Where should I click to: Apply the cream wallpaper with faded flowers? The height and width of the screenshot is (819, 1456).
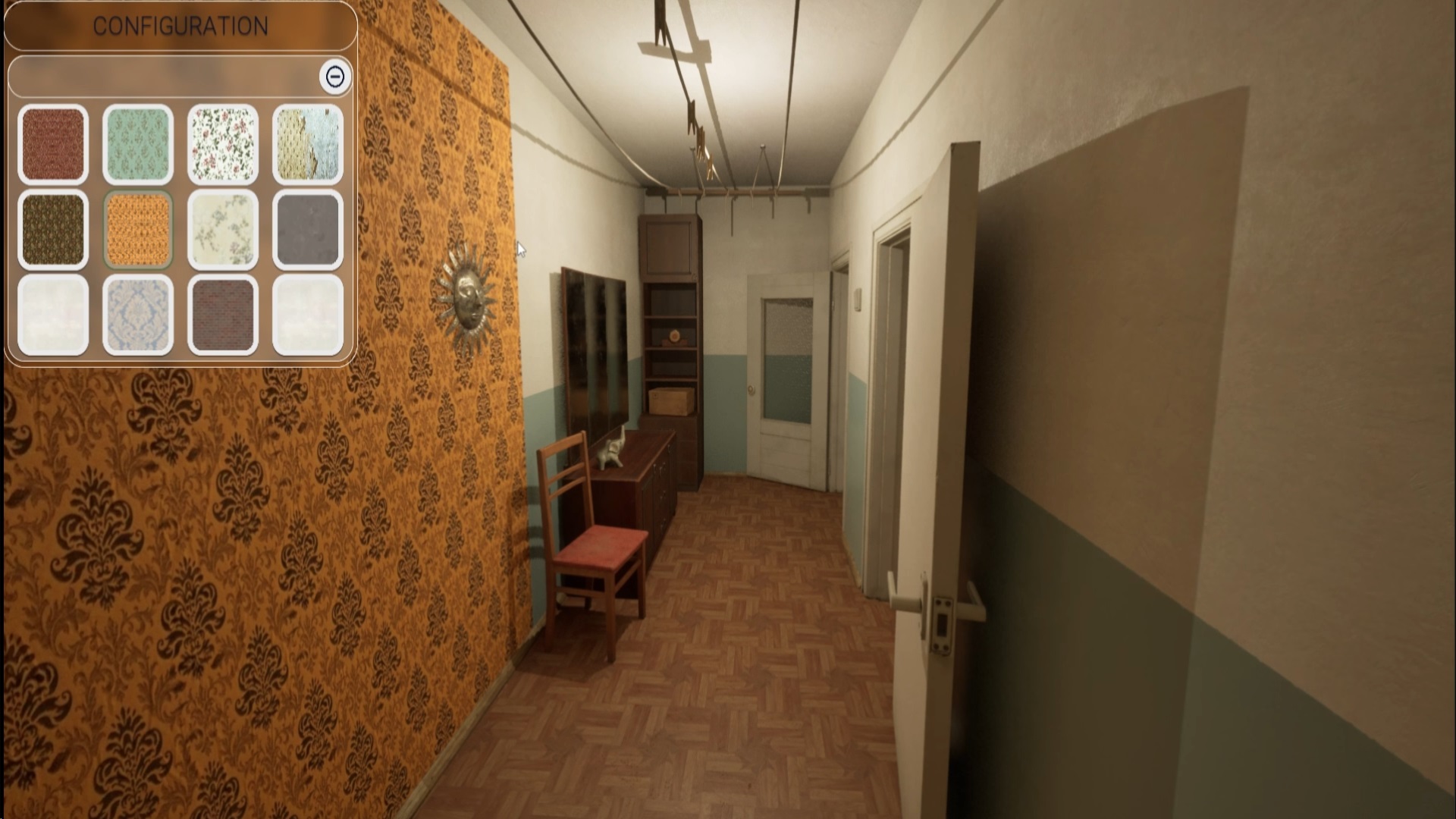223,230
